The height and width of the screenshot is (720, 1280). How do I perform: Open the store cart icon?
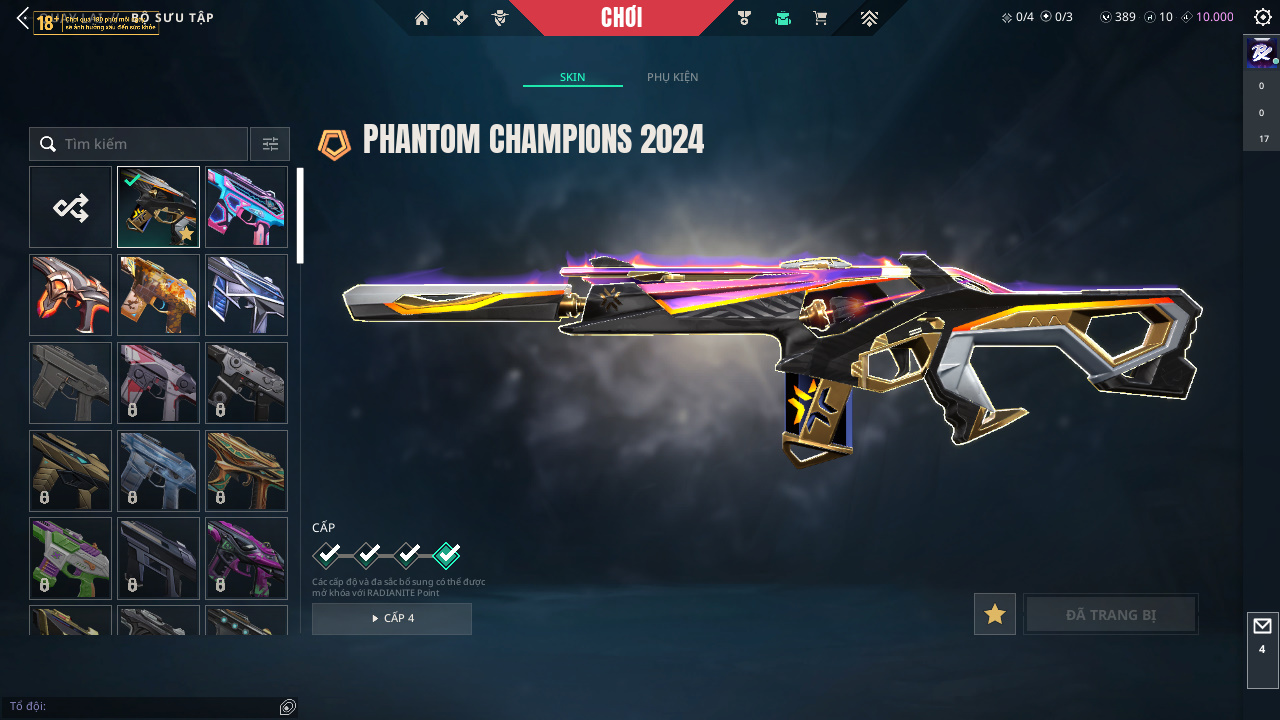[x=820, y=18]
